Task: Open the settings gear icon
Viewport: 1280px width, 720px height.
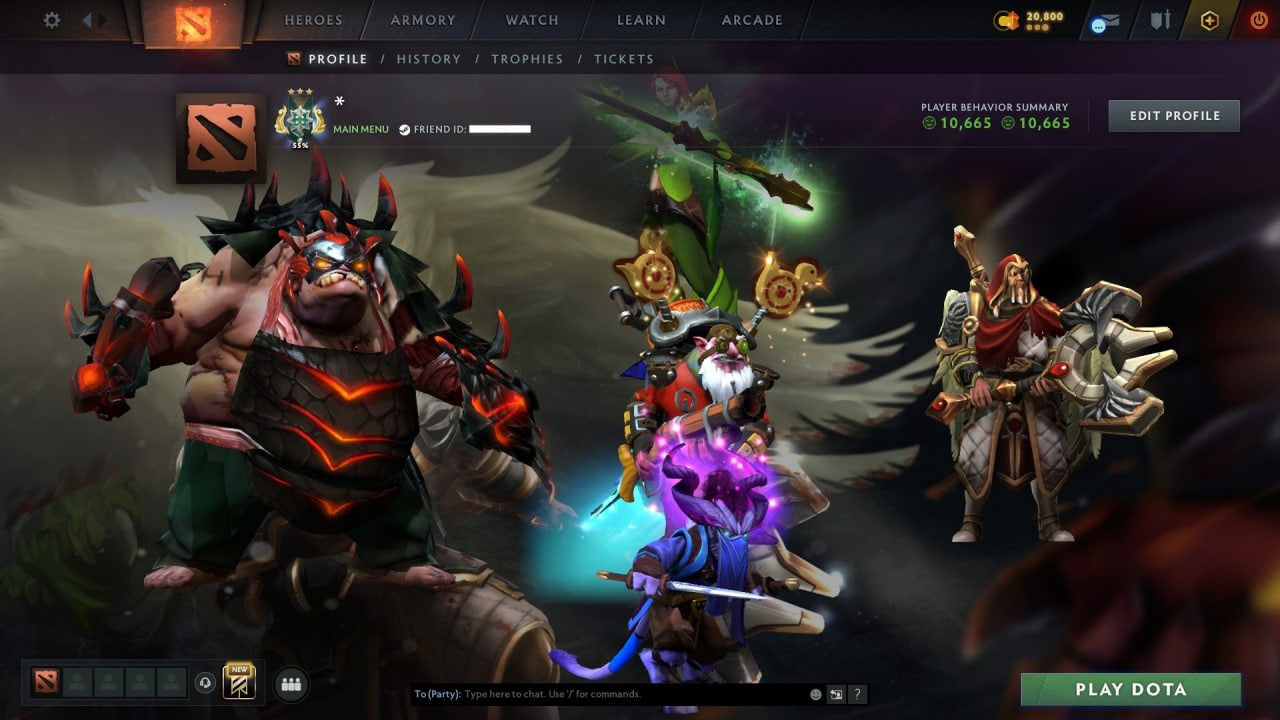Action: 51,19
